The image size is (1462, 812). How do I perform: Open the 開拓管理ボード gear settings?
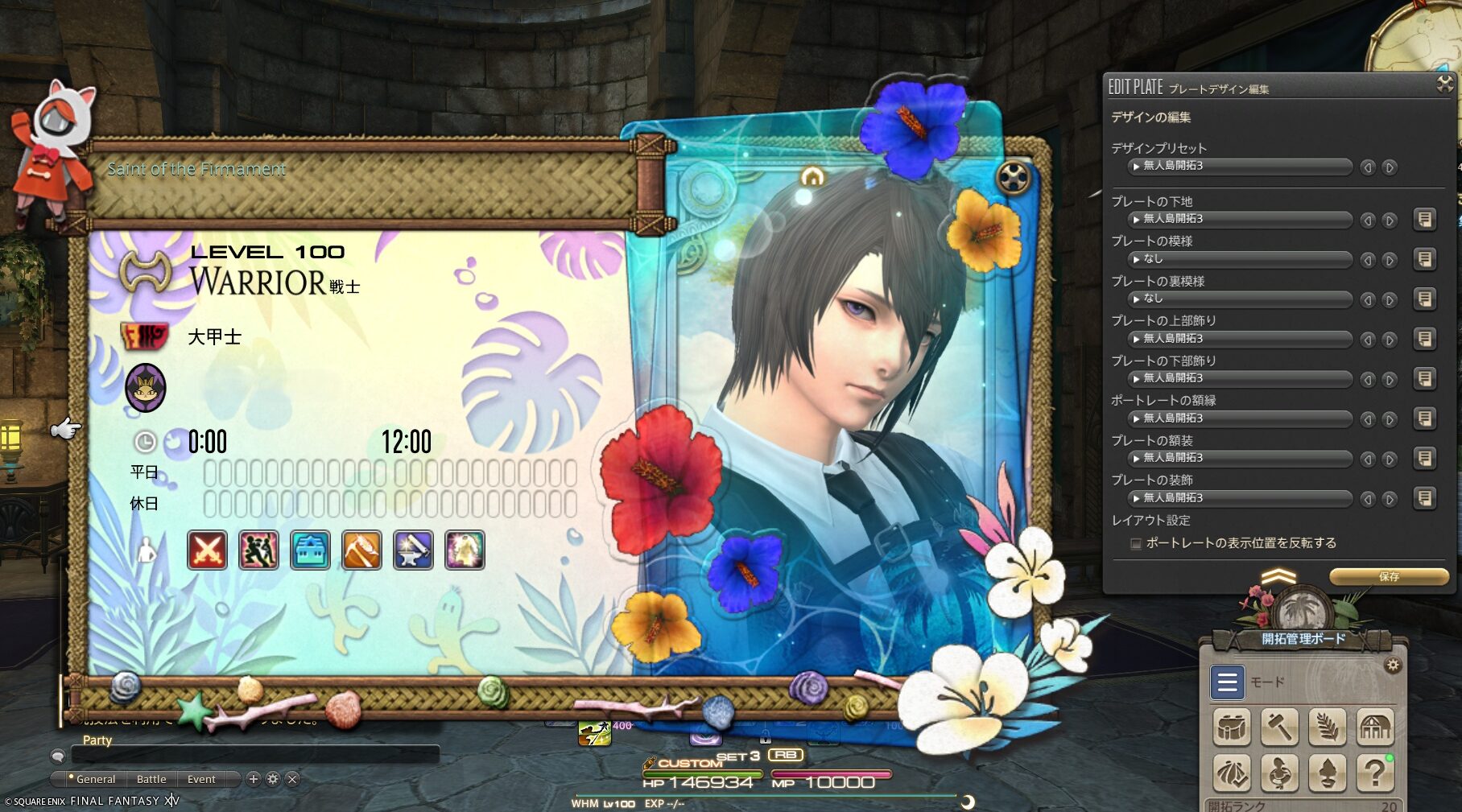pyautogui.click(x=1393, y=665)
